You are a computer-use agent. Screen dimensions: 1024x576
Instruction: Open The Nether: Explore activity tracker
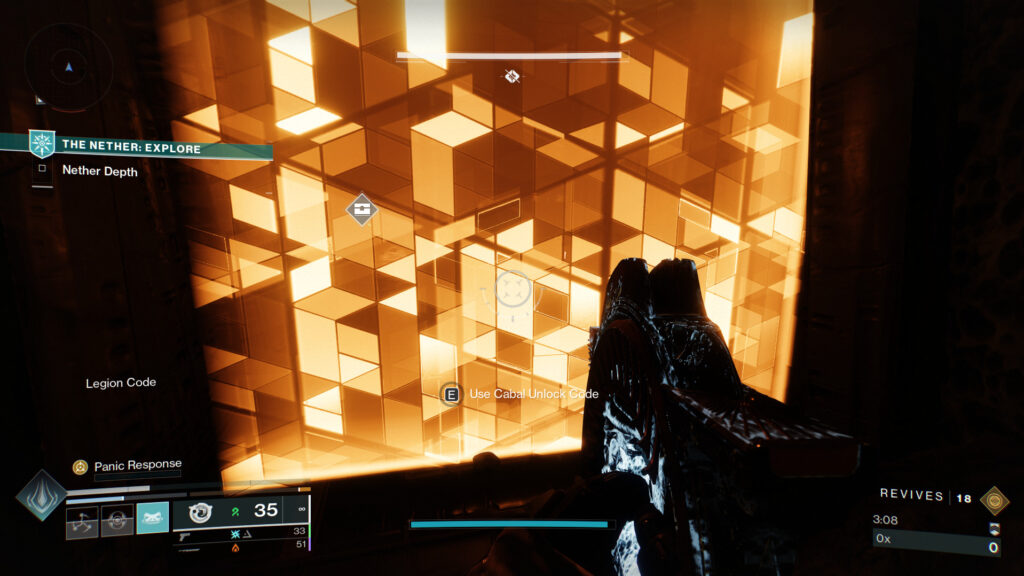(x=131, y=147)
